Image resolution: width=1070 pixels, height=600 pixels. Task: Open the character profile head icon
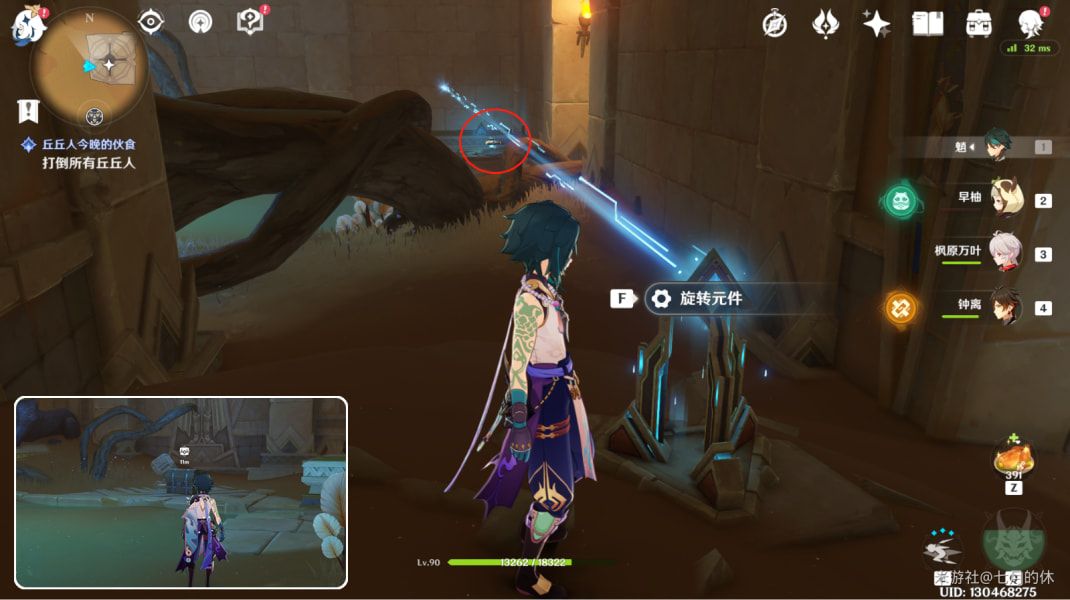click(1031, 24)
